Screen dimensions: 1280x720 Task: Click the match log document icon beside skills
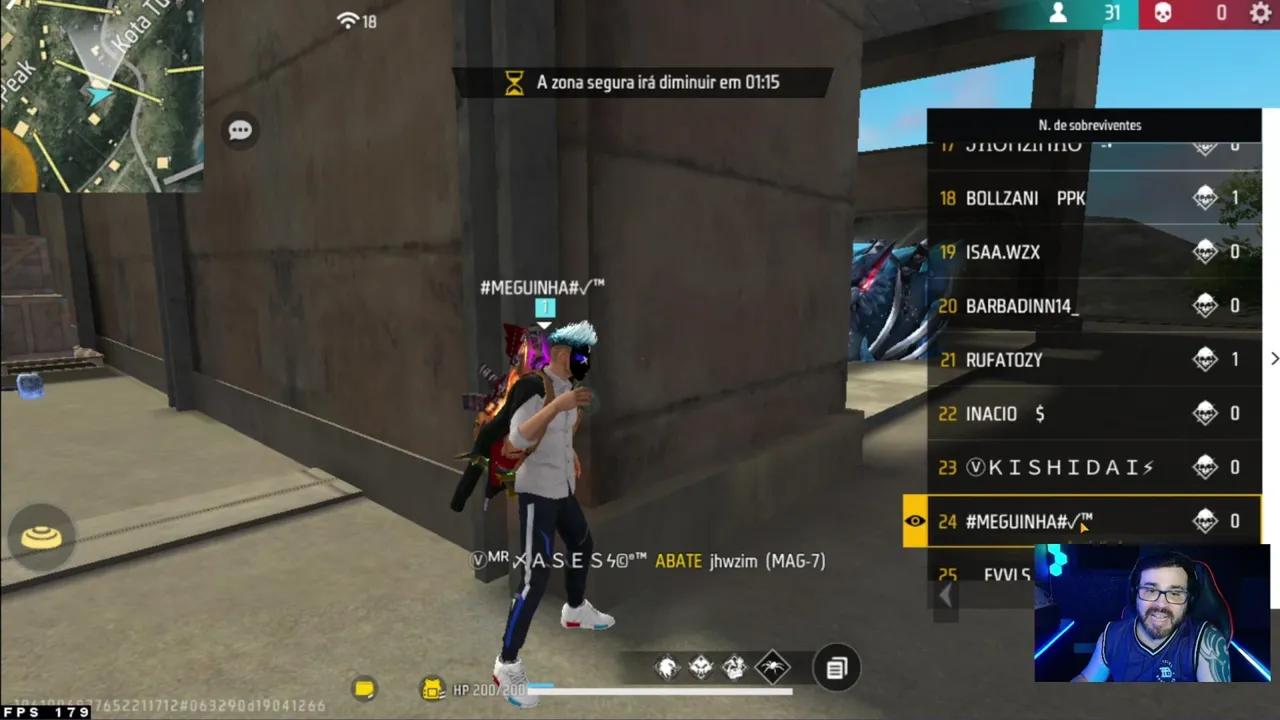point(837,667)
